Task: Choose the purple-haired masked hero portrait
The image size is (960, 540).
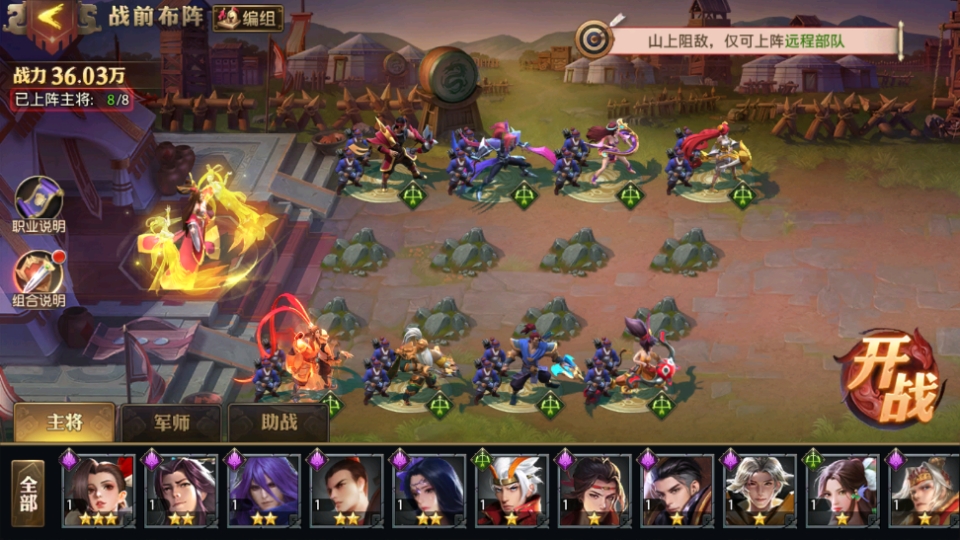Action: coord(264,490)
